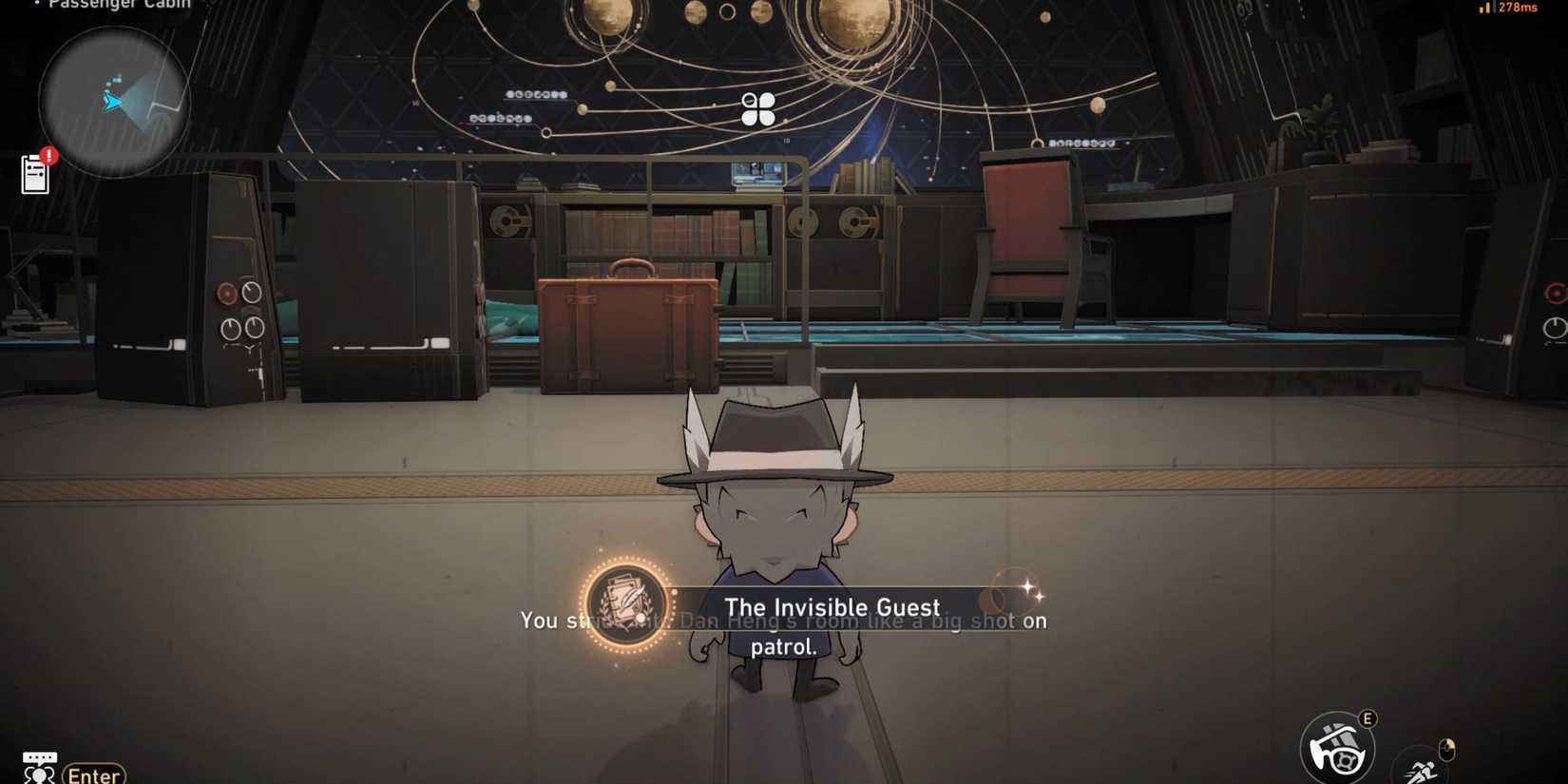The width and height of the screenshot is (1568, 784).
Task: Click the 278ms ping readout
Action: 1520,8
